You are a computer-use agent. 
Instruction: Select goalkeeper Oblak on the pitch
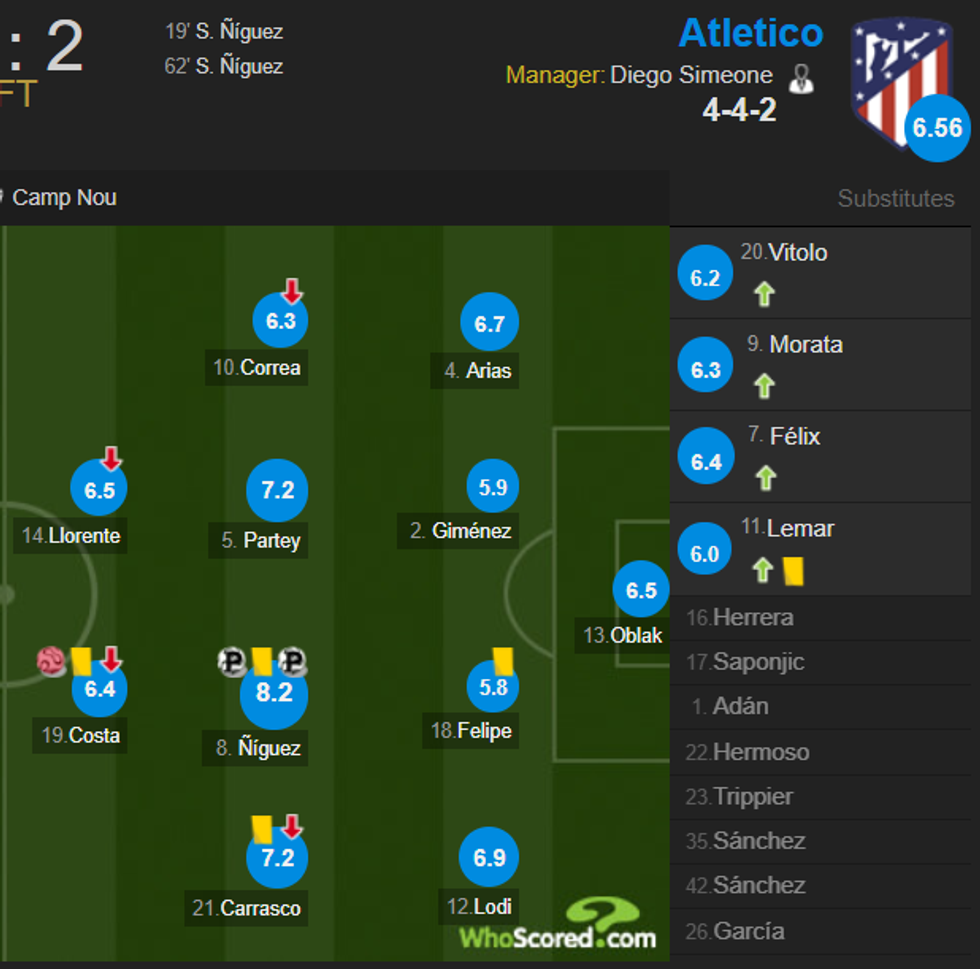(640, 590)
